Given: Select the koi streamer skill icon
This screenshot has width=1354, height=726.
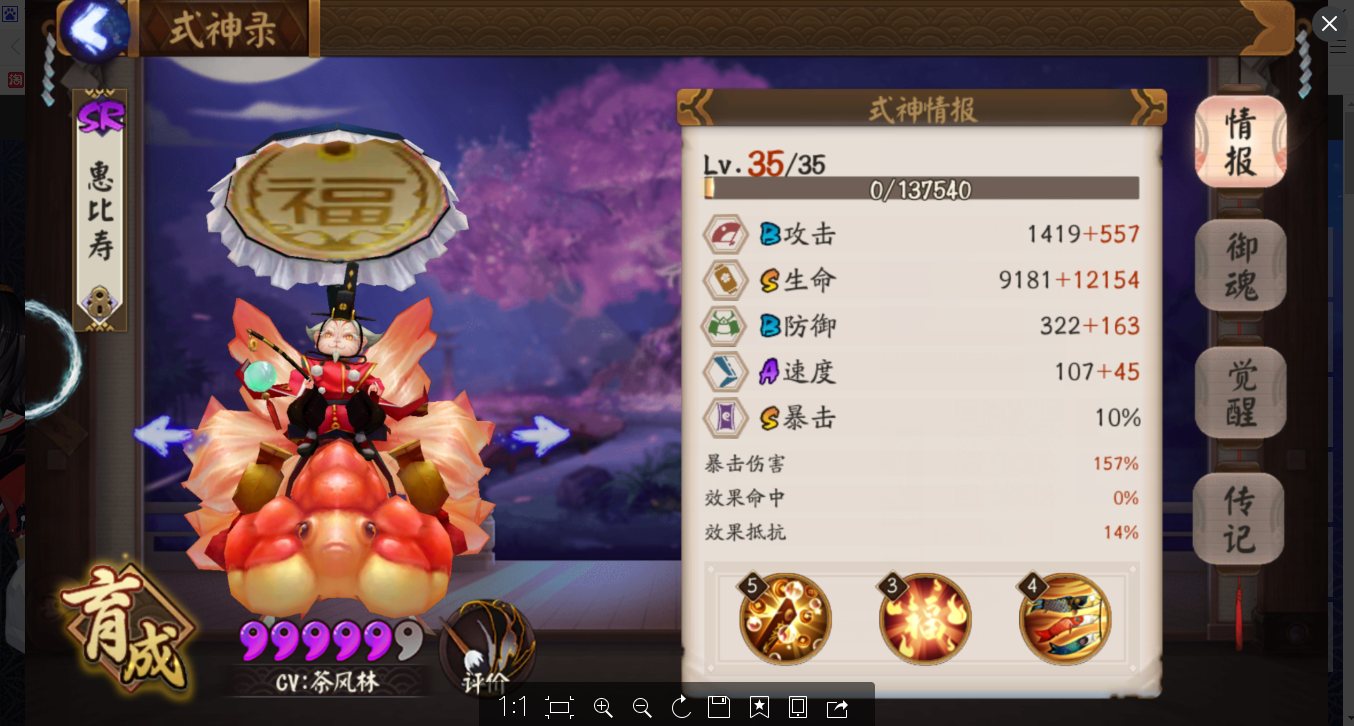Looking at the screenshot, I should [x=1065, y=619].
